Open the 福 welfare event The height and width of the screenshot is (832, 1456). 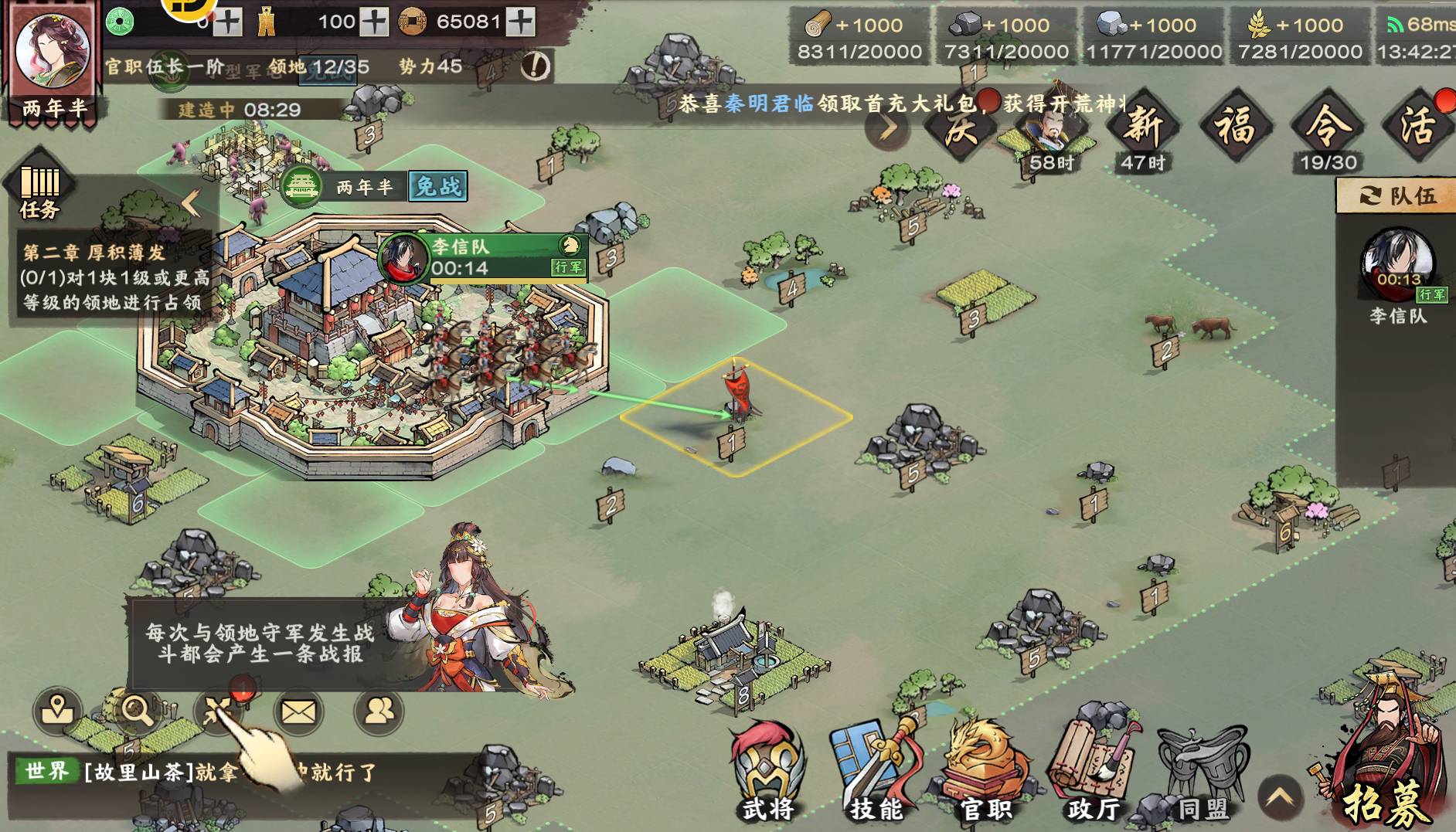tap(1235, 125)
